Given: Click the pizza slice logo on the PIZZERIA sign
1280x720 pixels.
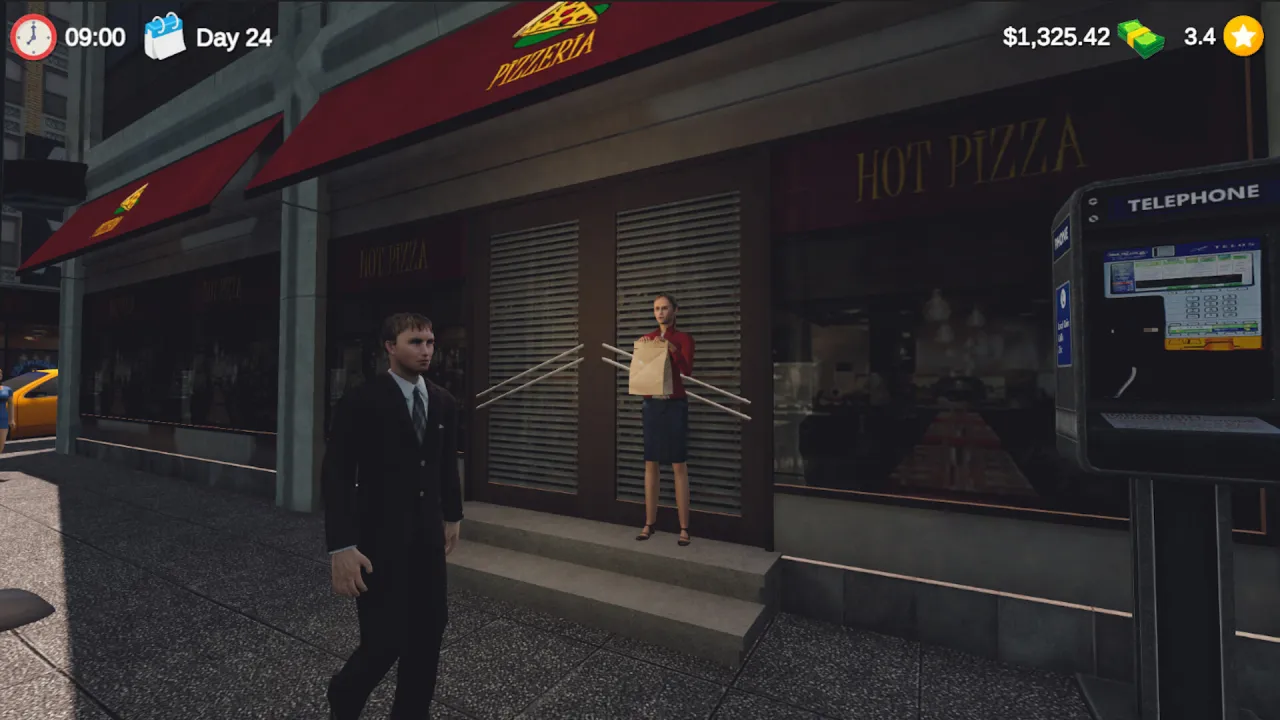Looking at the screenshot, I should pos(557,22).
